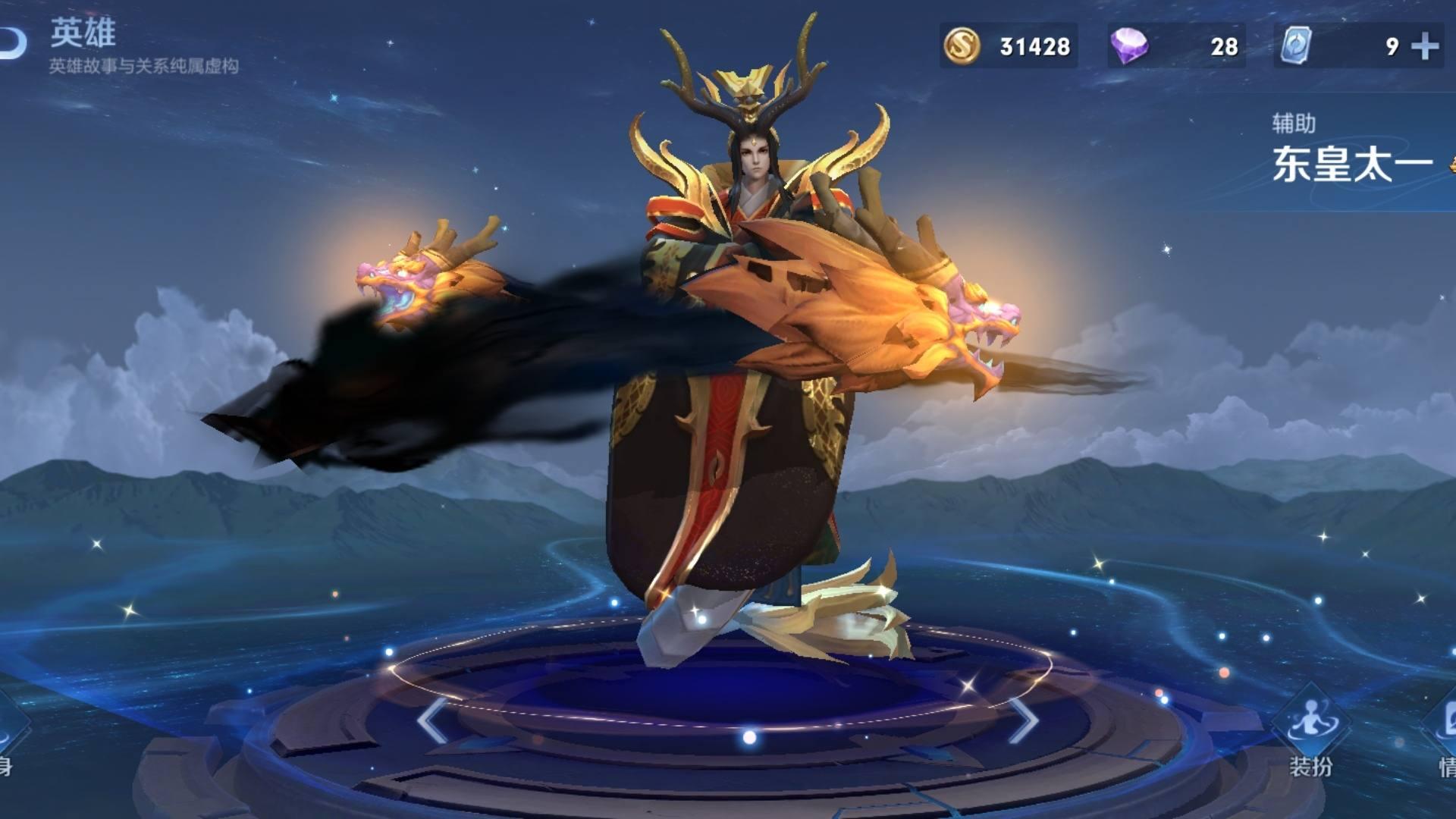The height and width of the screenshot is (819, 1456).
Task: Tap the gold coin currency icon
Action: tap(962, 46)
